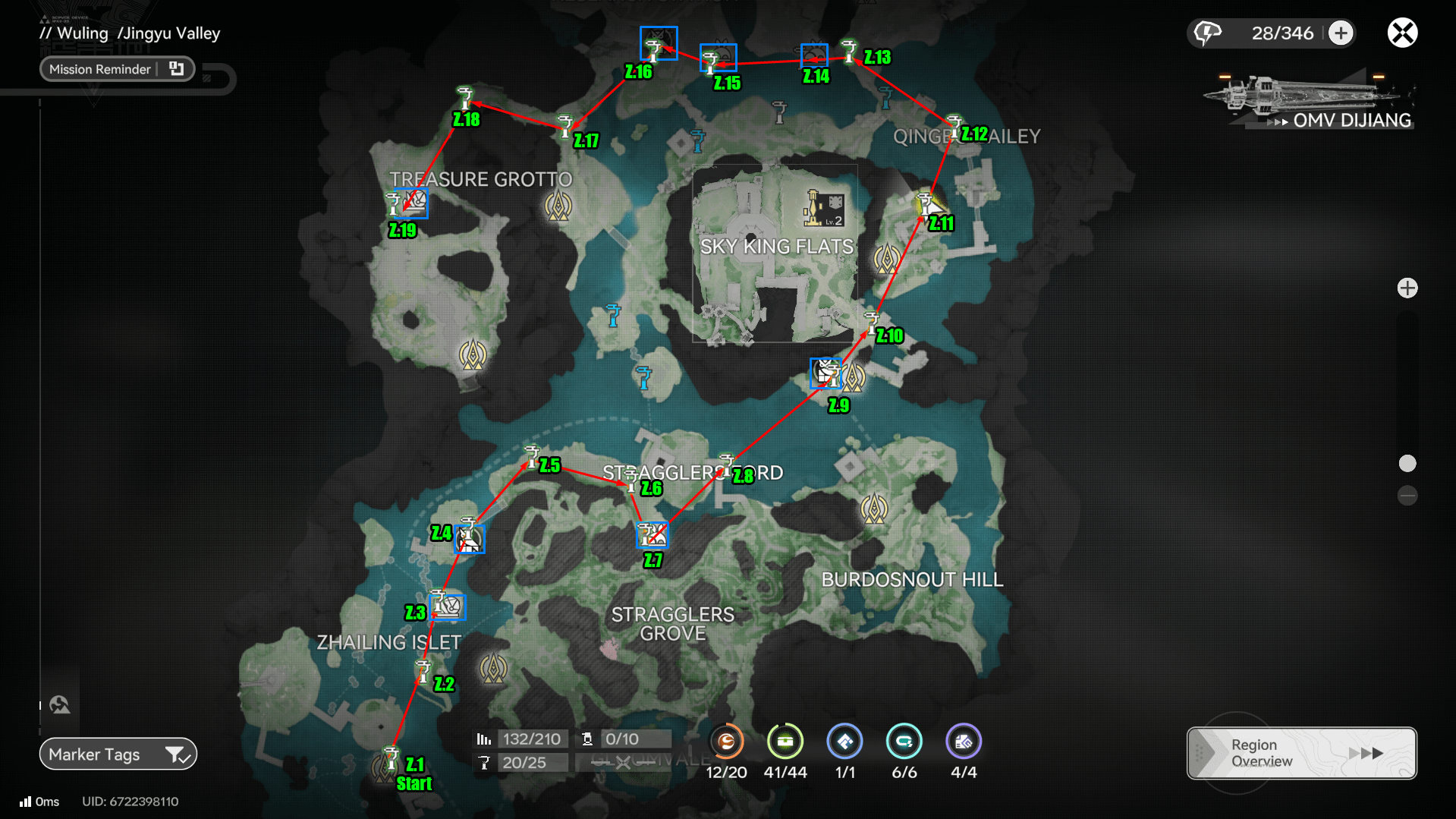Expand the Region Overview panel
Viewport: 1456px width, 819px height.
coord(1300,752)
